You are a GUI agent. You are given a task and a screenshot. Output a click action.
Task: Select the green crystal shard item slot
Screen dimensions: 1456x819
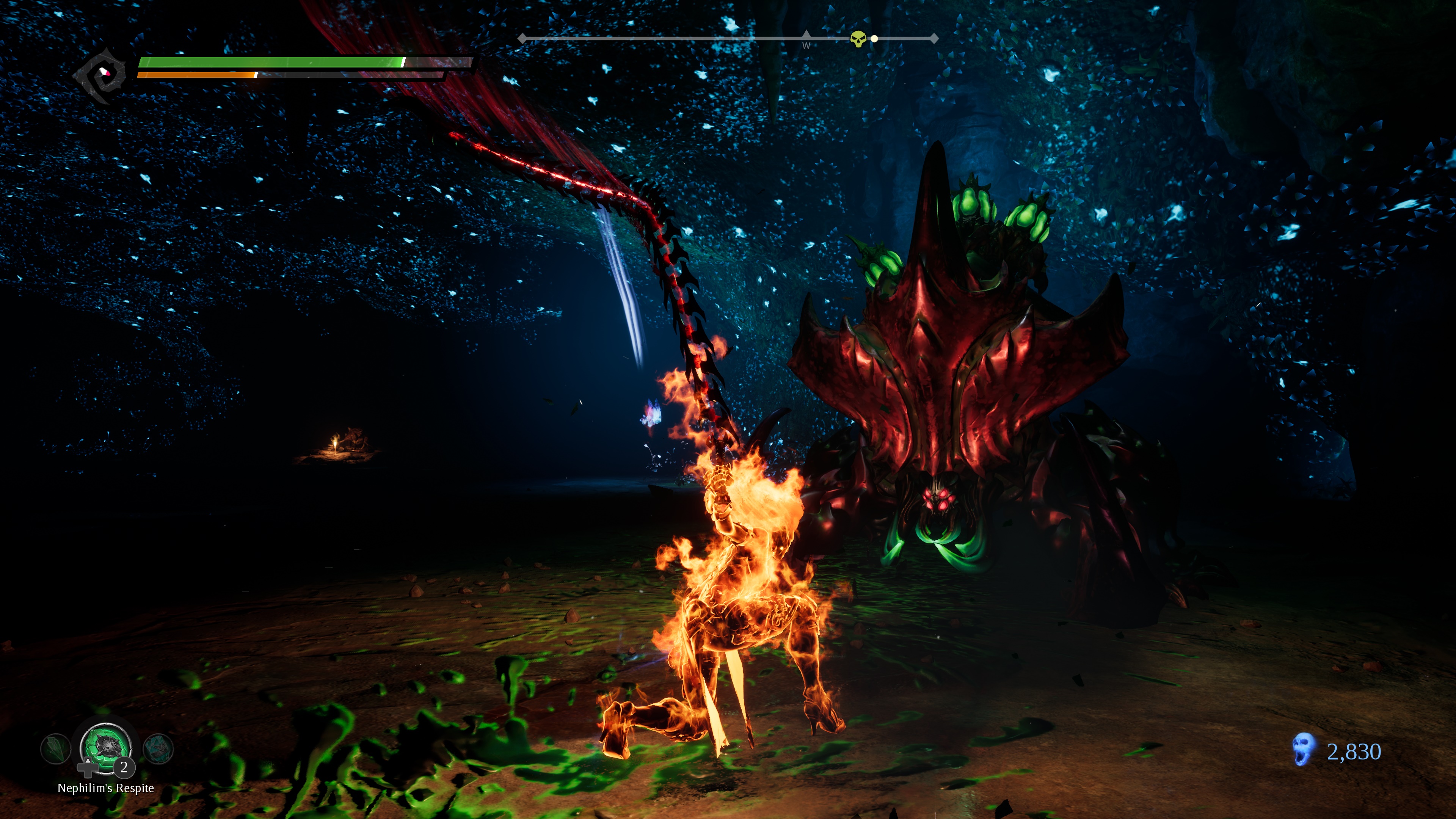pyautogui.click(x=55, y=748)
